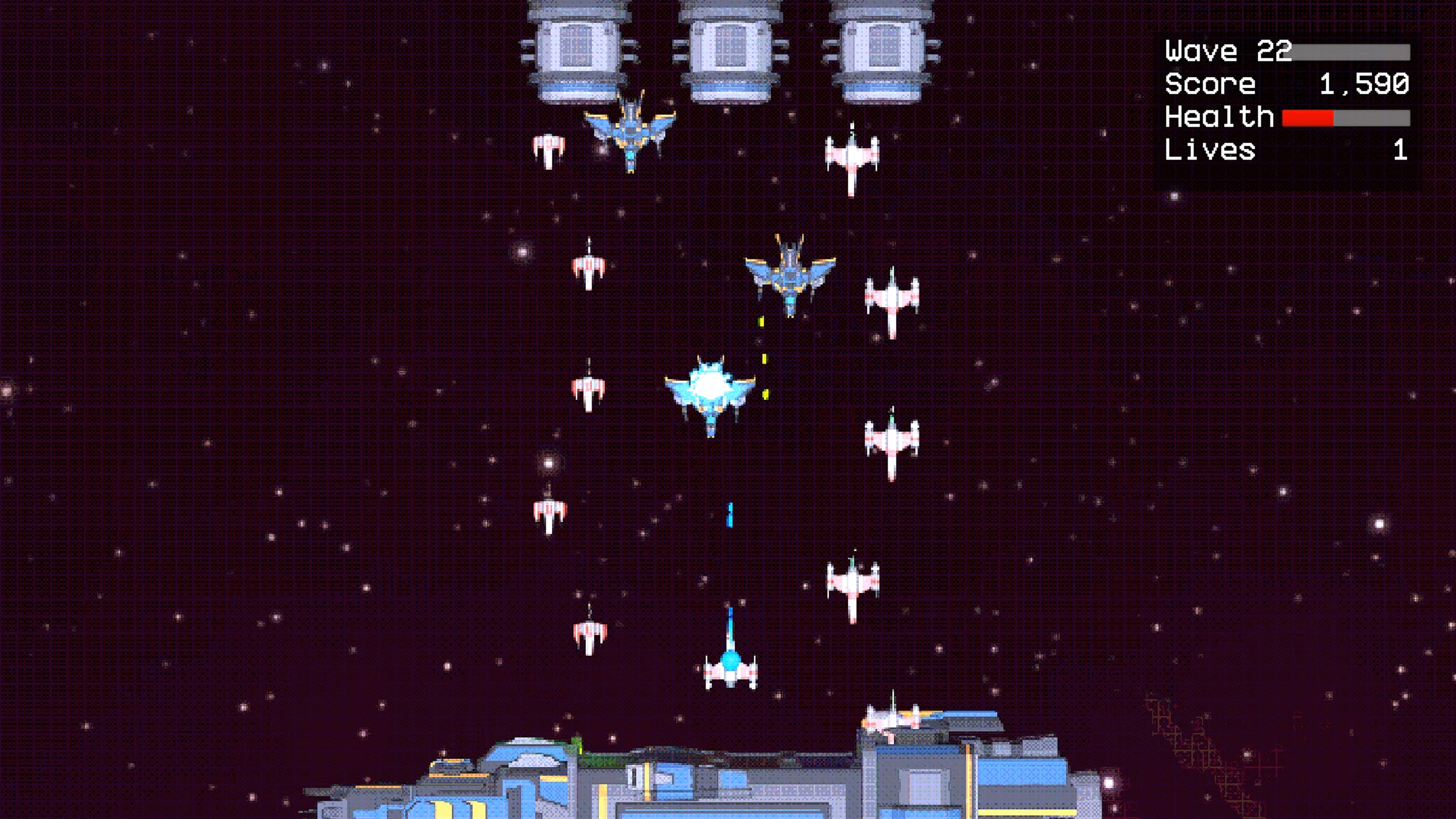The width and height of the screenshot is (1456, 819).
Task: Click the Health label text
Action: coord(1218,118)
